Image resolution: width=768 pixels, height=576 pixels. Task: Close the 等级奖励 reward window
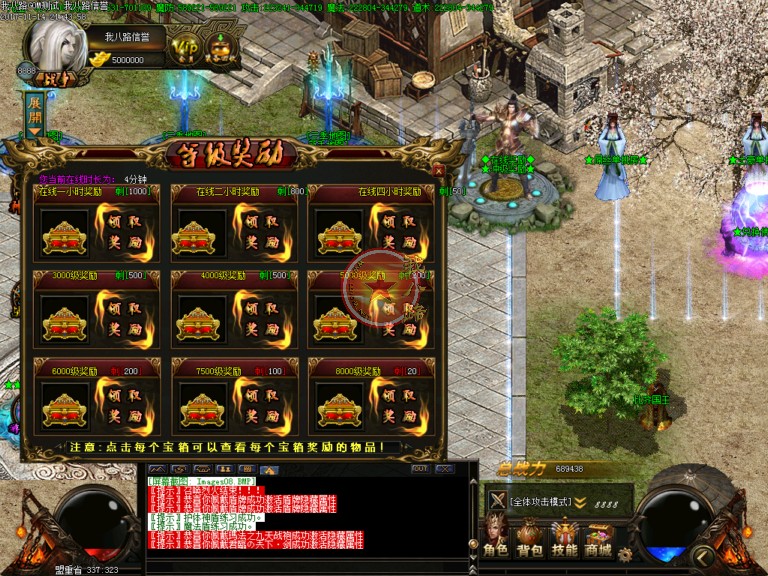[438, 170]
